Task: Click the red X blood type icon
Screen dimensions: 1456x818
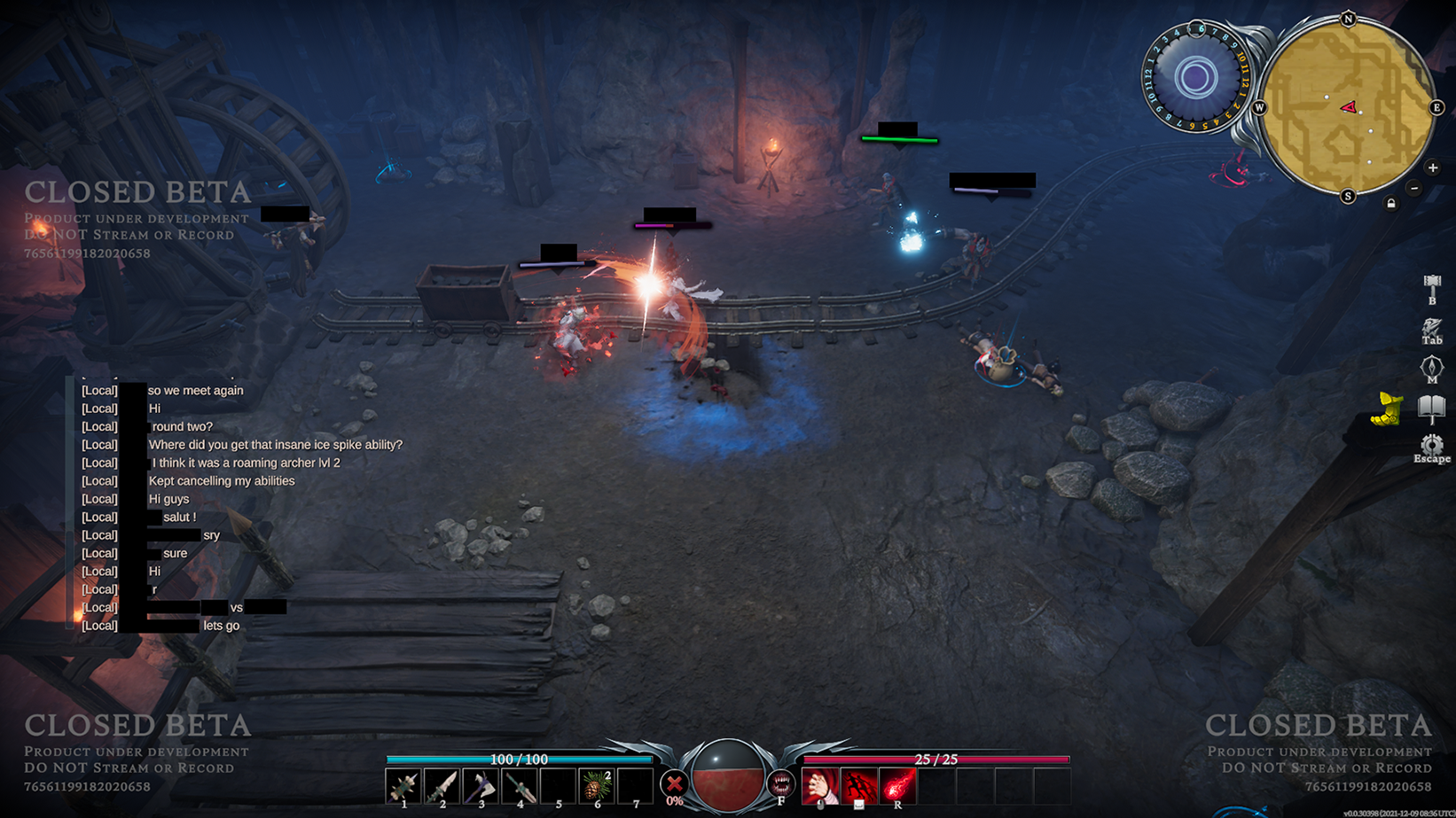Action: [x=674, y=784]
